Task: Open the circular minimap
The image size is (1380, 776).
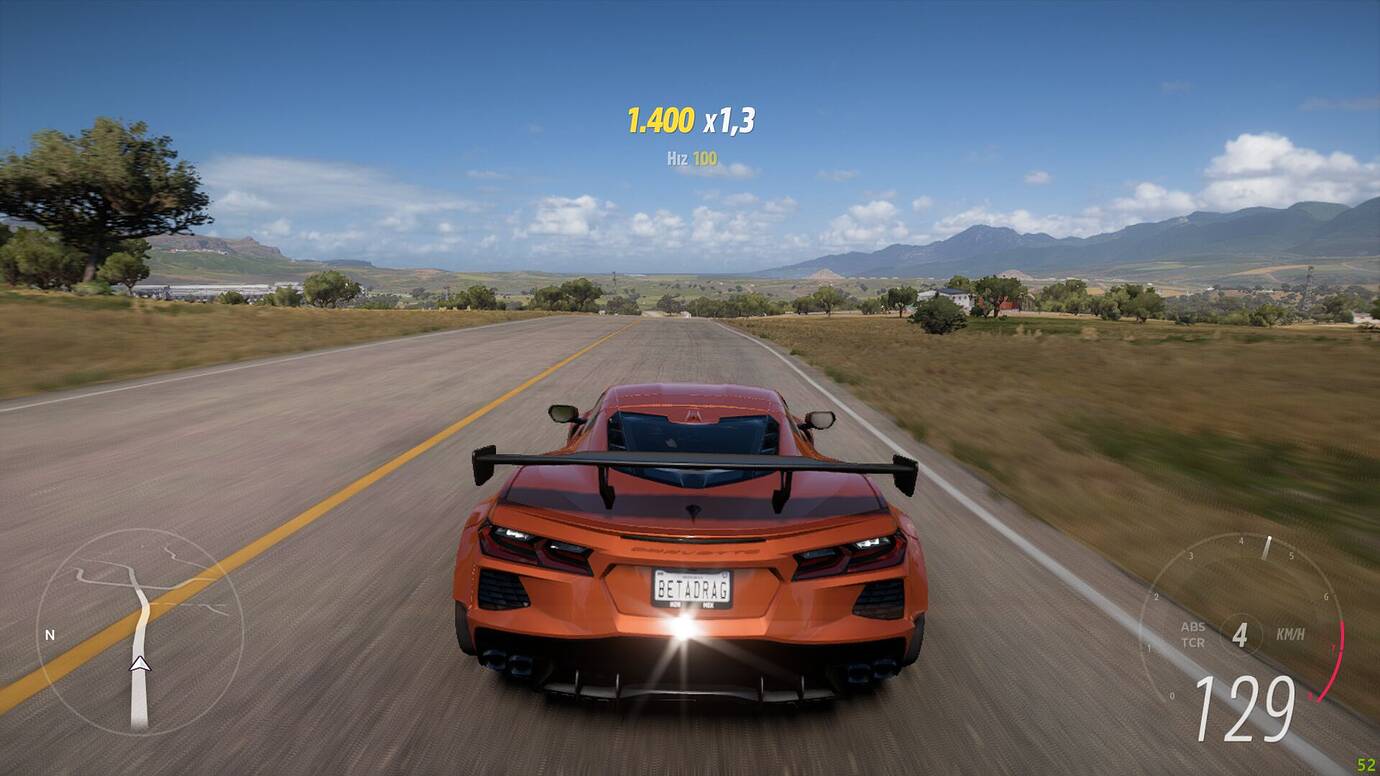Action: 139,632
